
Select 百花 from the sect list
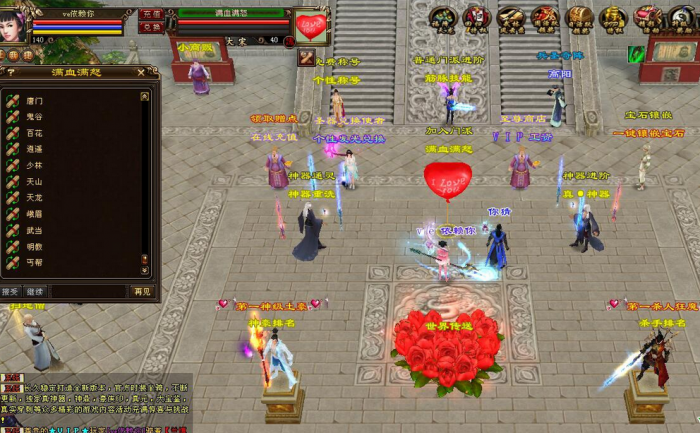tap(35, 133)
